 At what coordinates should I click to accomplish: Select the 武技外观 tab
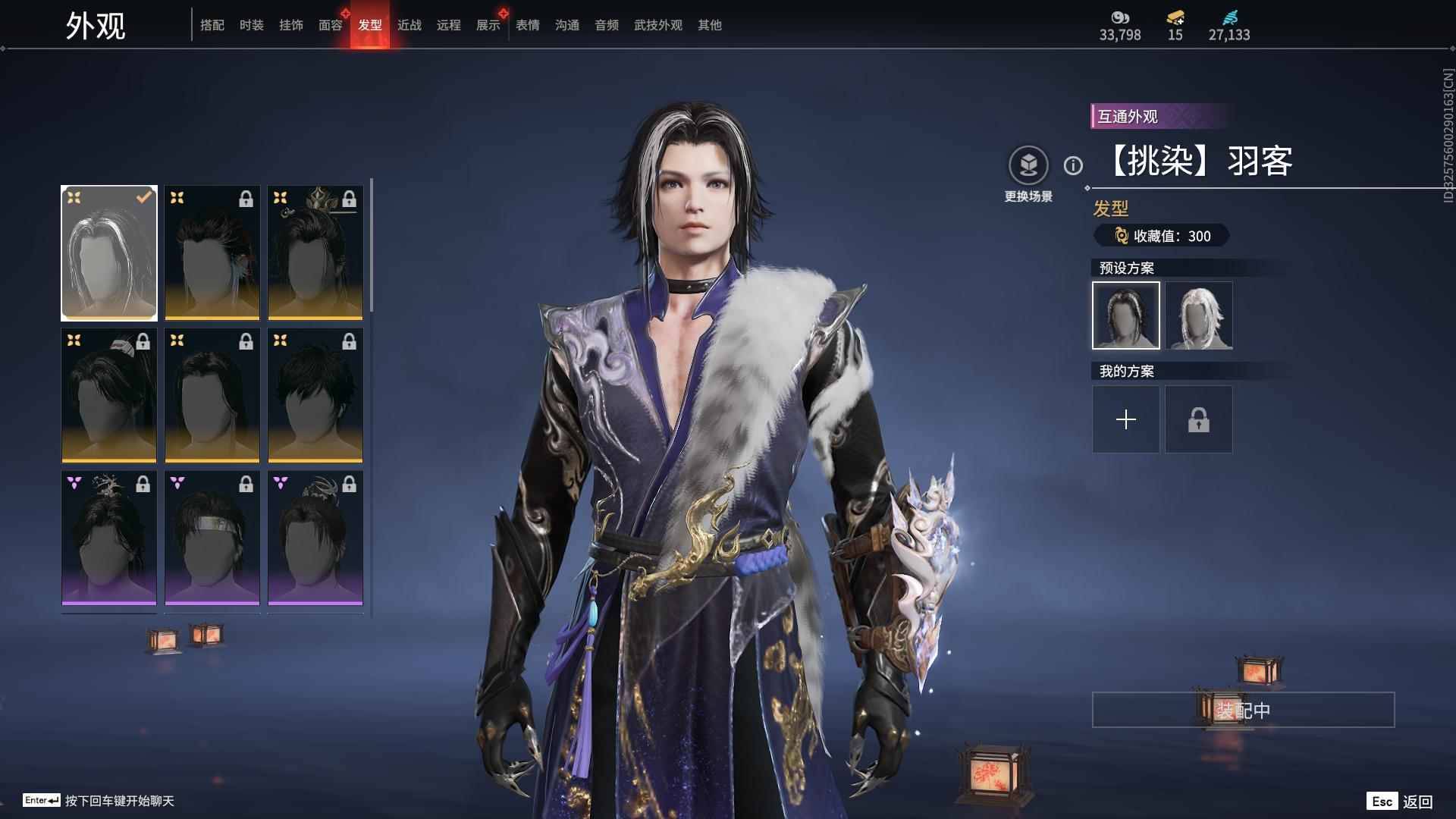point(657,25)
